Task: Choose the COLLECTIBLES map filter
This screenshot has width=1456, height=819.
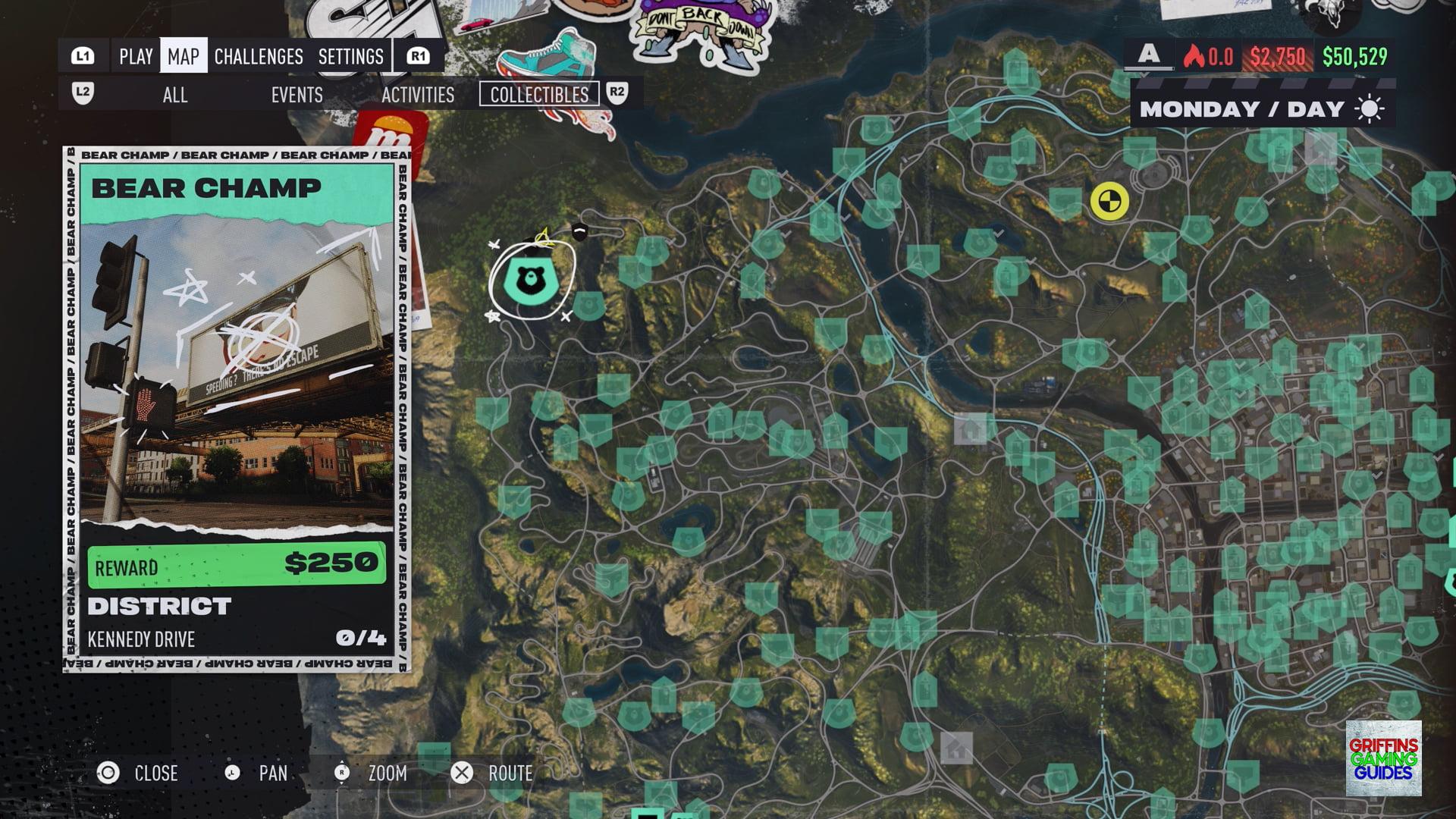Action: [539, 95]
